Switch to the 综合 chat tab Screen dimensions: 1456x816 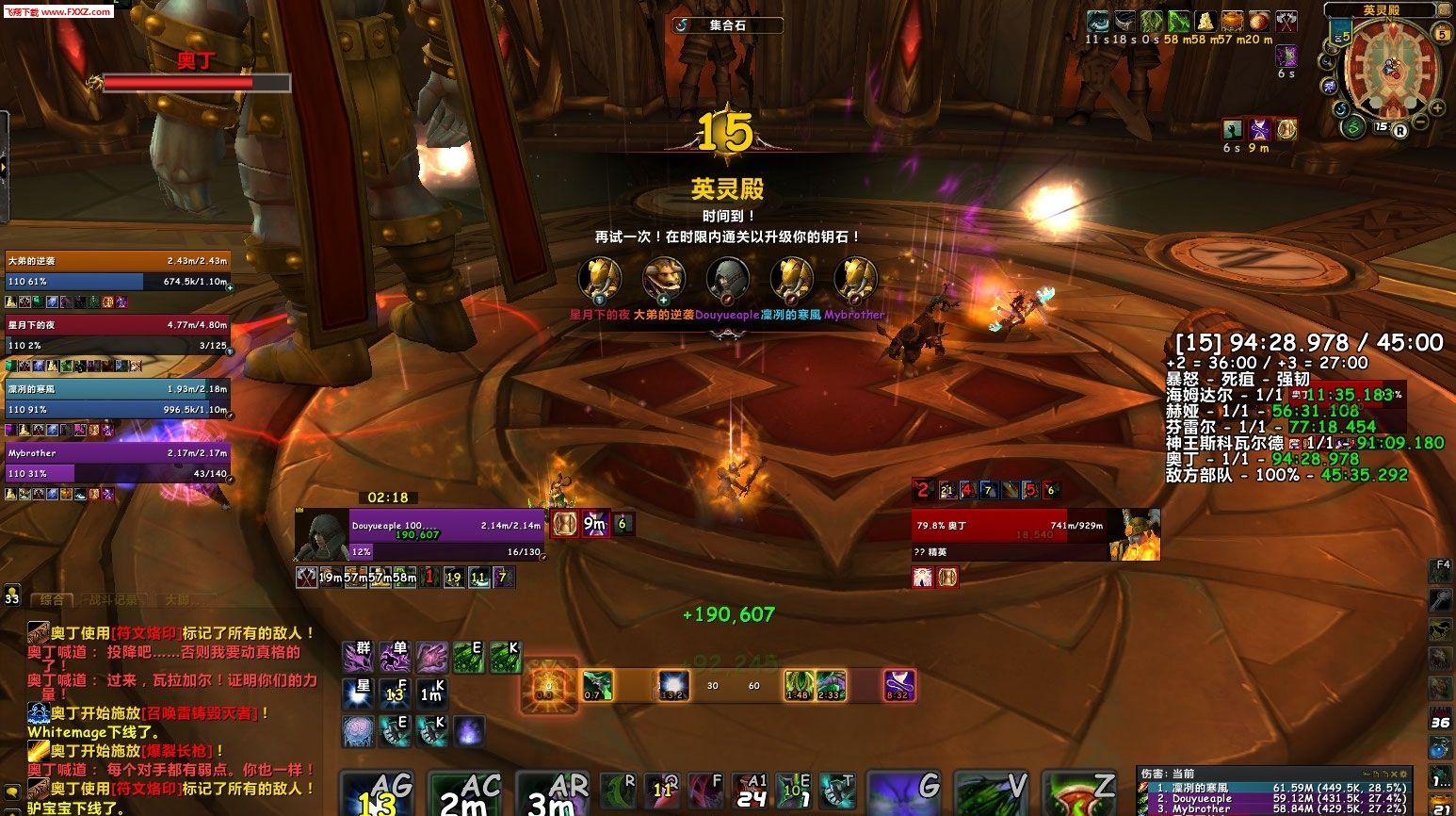click(52, 599)
